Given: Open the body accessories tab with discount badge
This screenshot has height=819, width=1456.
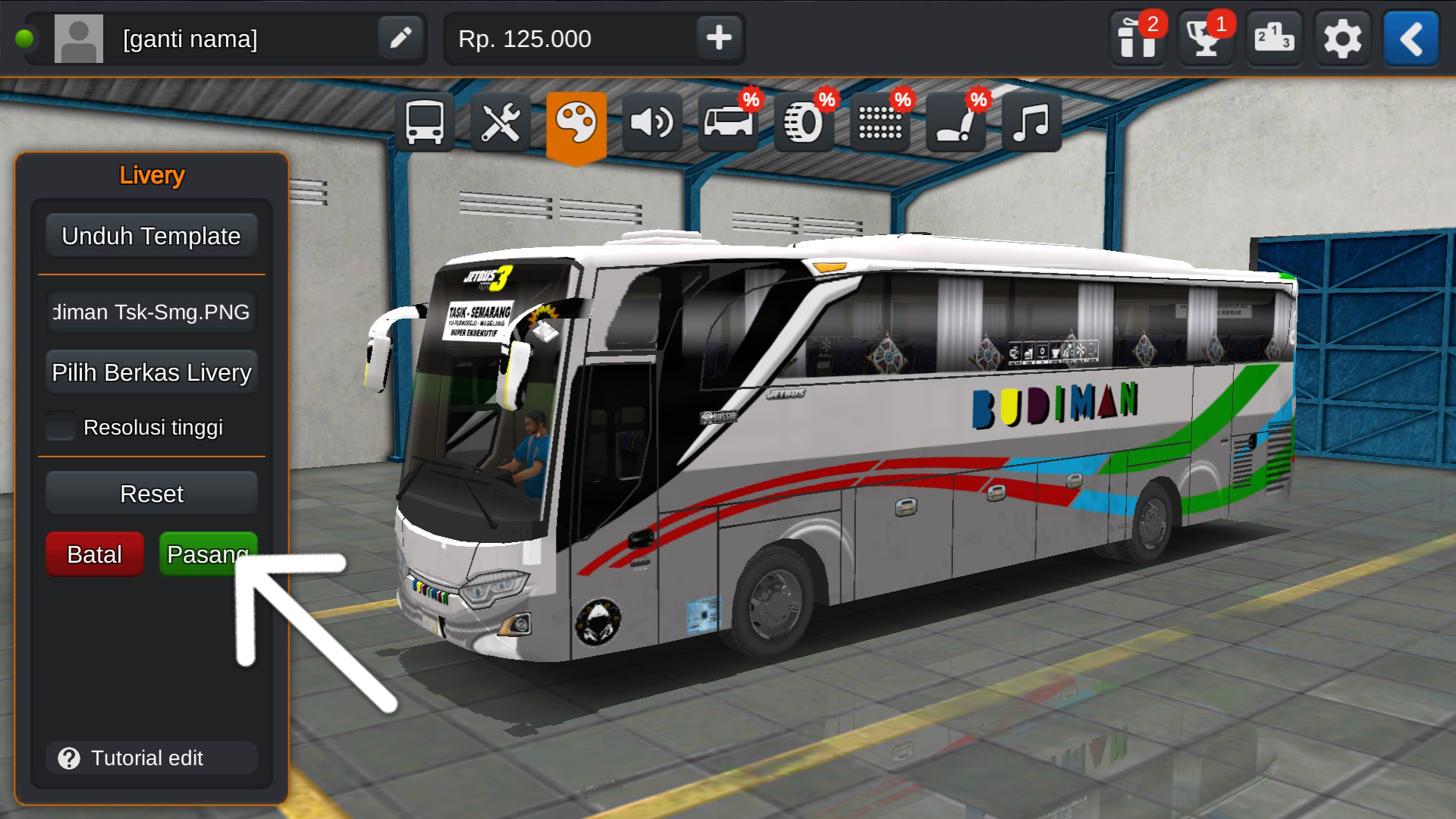Looking at the screenshot, I should (728, 121).
